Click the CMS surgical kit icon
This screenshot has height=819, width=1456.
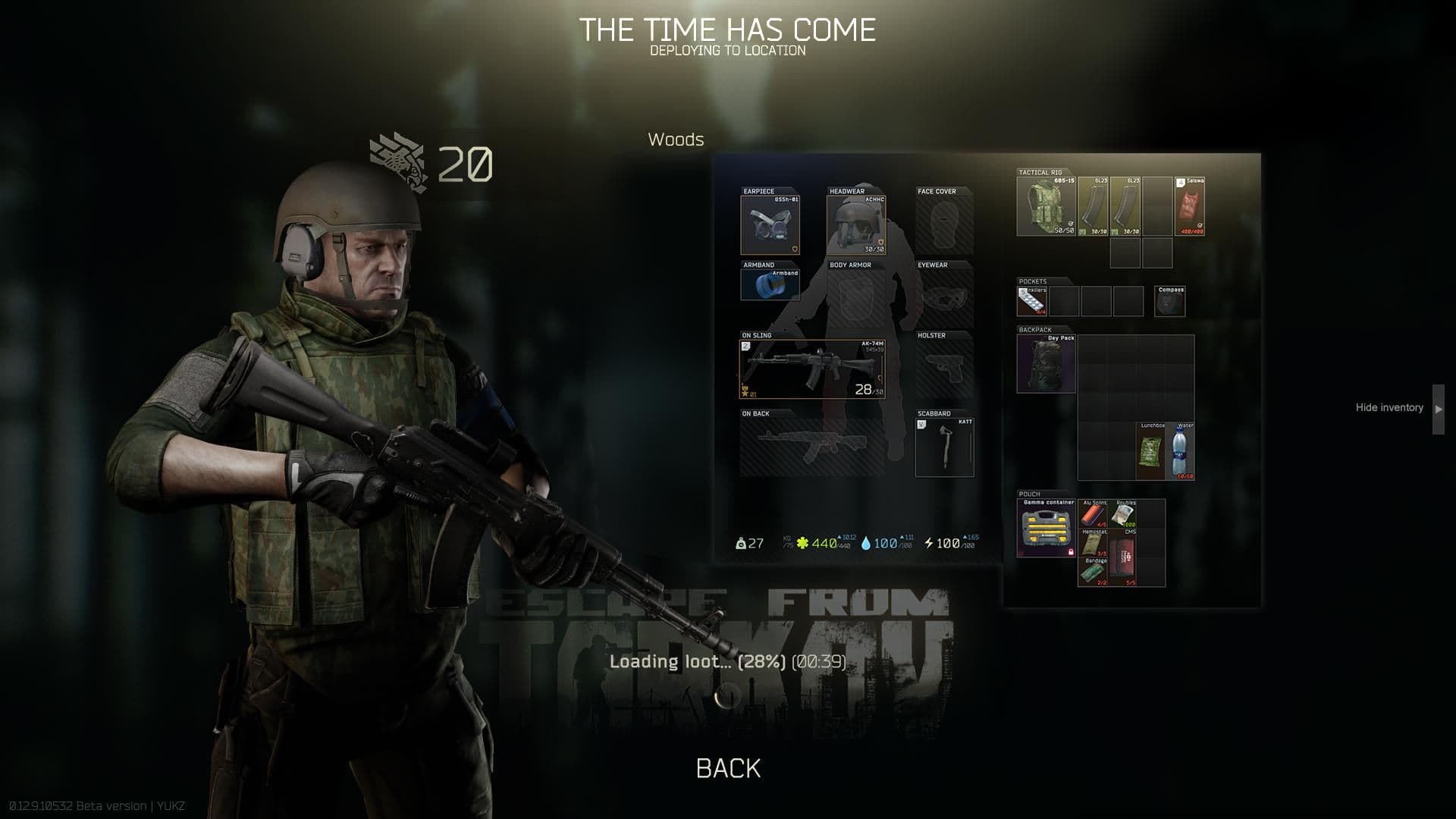(1122, 557)
